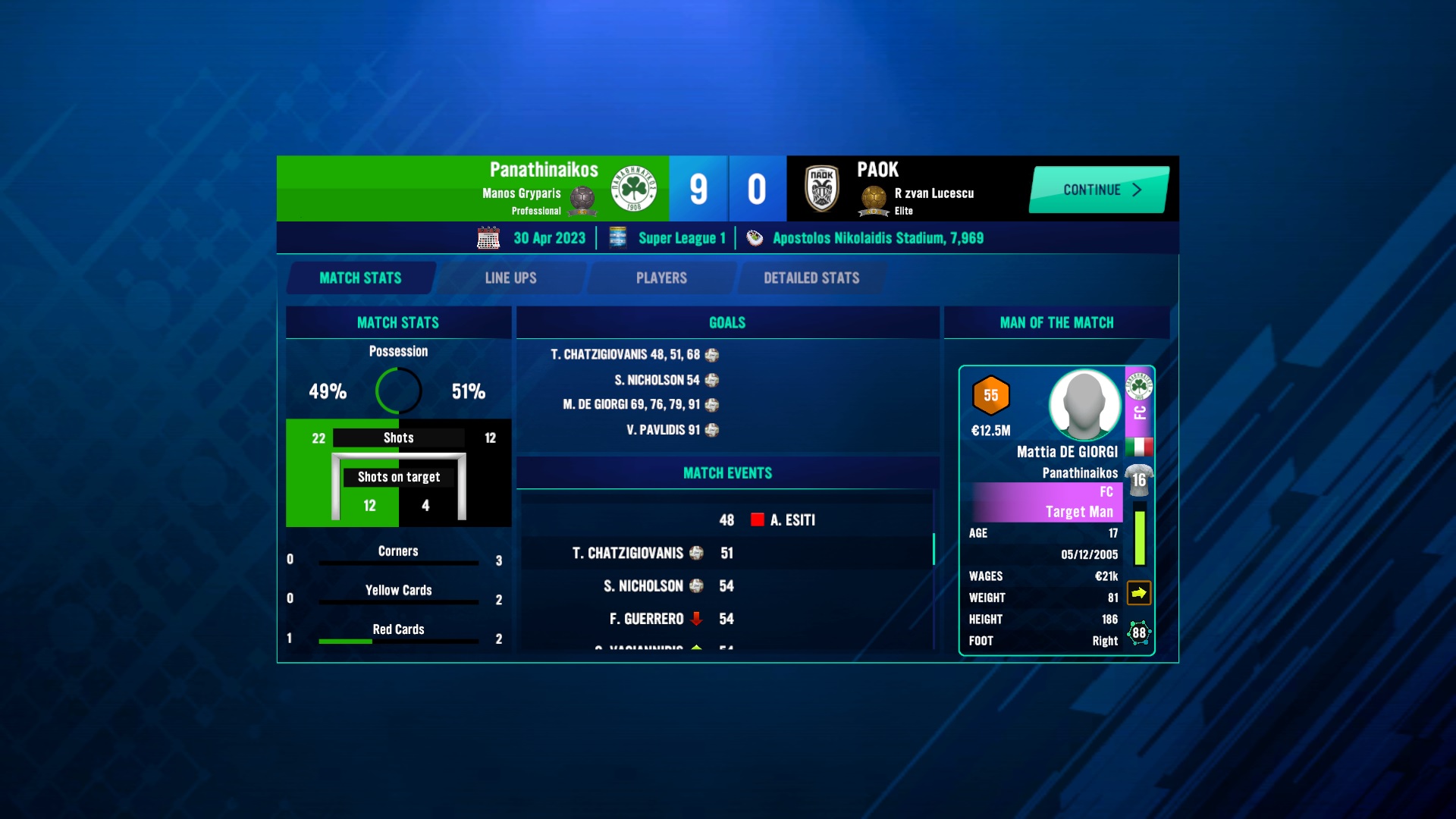
Task: Click the Continue button
Action: click(x=1099, y=190)
